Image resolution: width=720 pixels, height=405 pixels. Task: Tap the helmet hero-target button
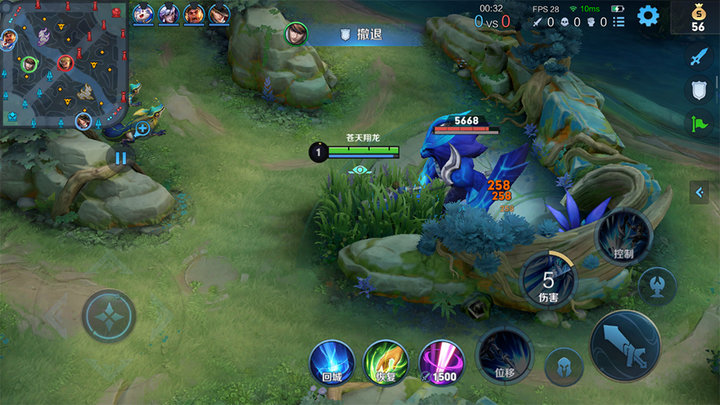pos(564,366)
